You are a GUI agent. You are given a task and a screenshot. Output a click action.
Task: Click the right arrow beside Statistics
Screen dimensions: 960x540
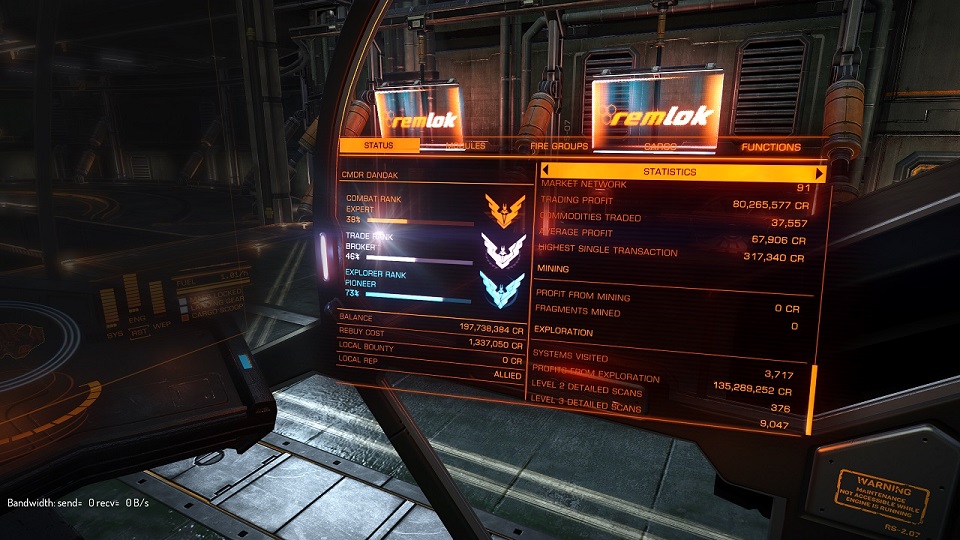click(821, 172)
